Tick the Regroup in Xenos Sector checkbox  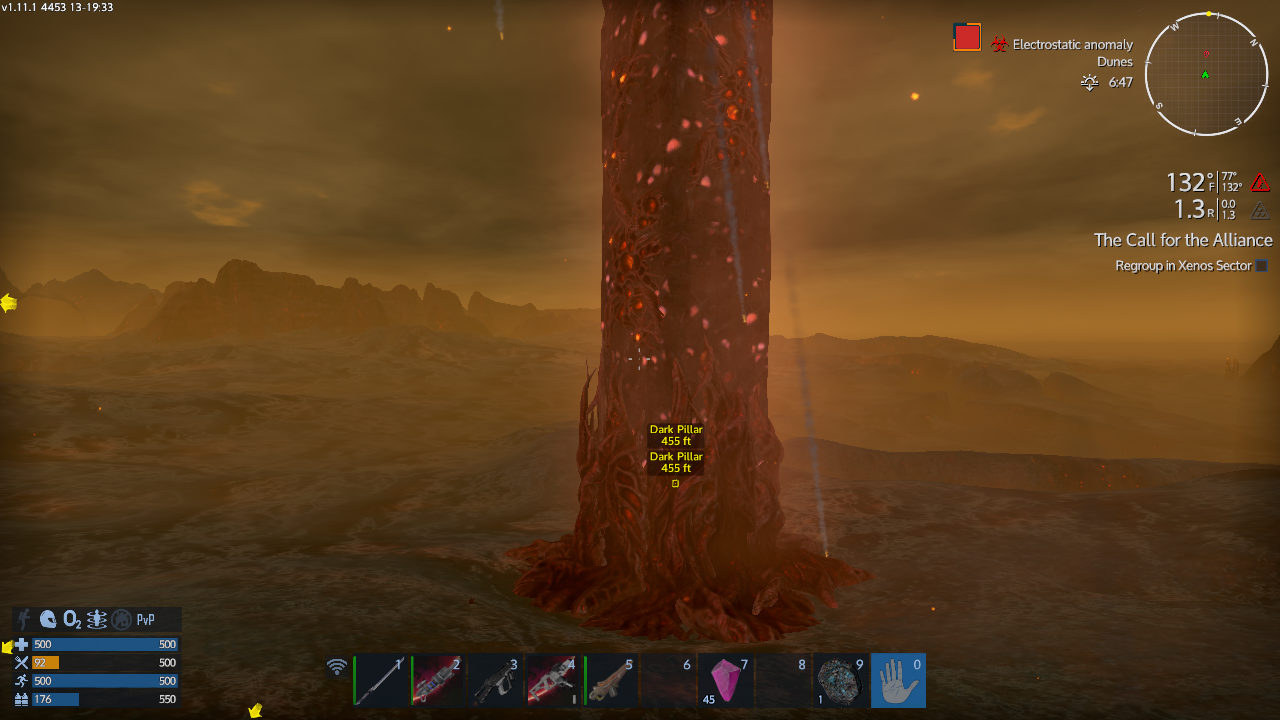[1261, 266]
